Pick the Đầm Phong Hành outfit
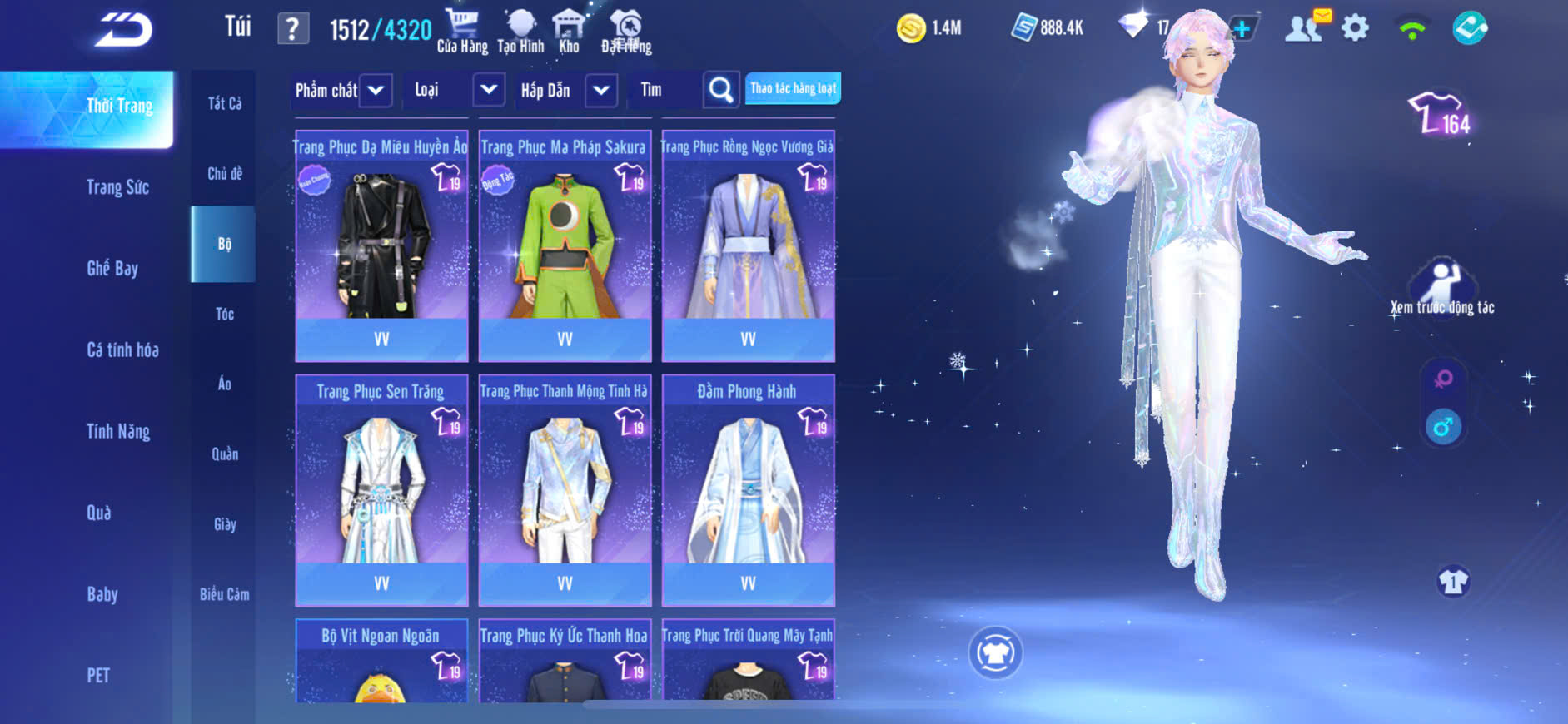Screen dimensions: 1568x724 748,489
